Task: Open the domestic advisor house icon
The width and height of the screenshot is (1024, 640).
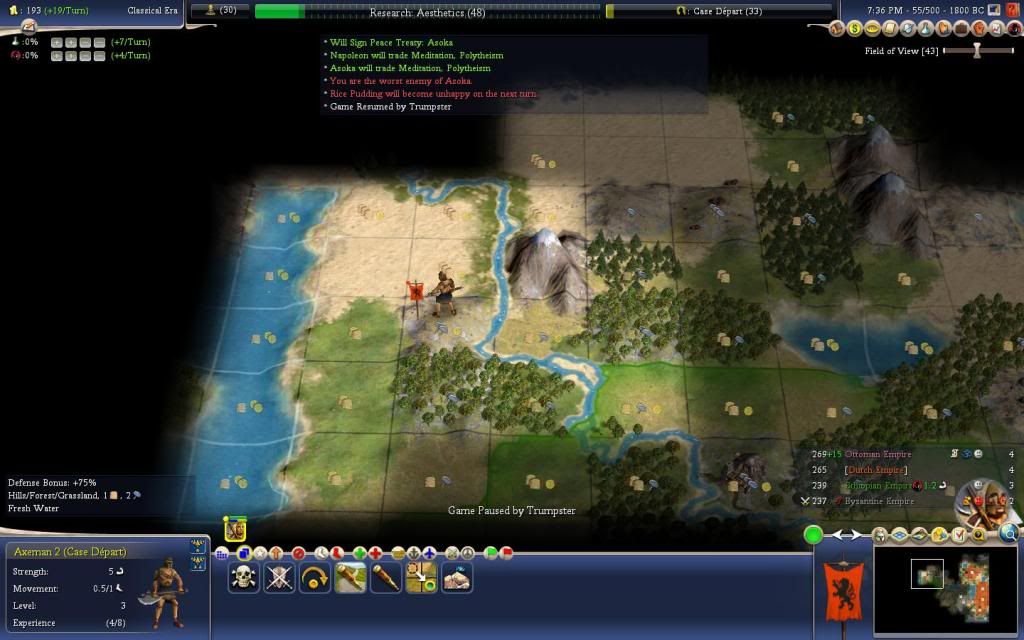Action: [x=837, y=28]
